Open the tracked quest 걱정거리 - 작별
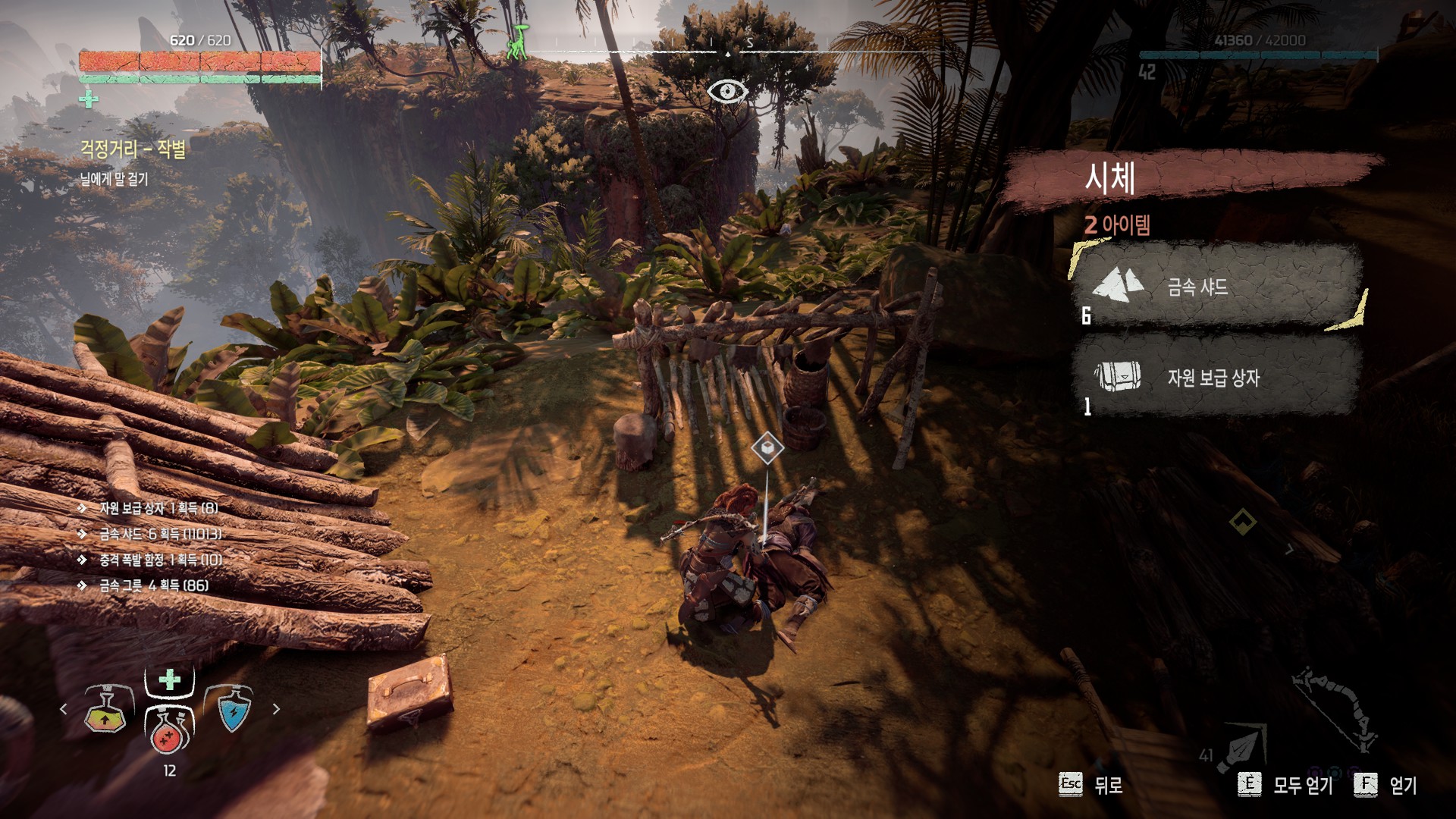This screenshot has height=819, width=1456. pyautogui.click(x=133, y=149)
